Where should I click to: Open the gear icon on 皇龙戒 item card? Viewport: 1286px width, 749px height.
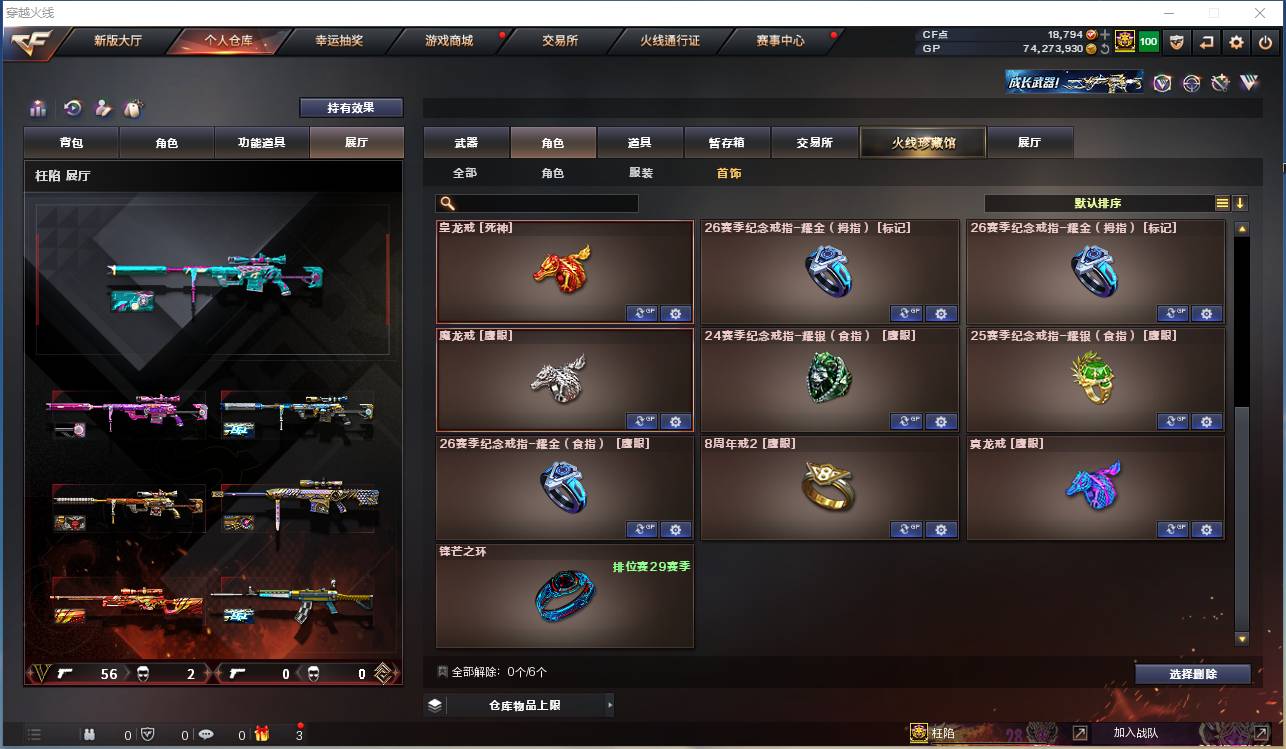pyautogui.click(x=676, y=313)
